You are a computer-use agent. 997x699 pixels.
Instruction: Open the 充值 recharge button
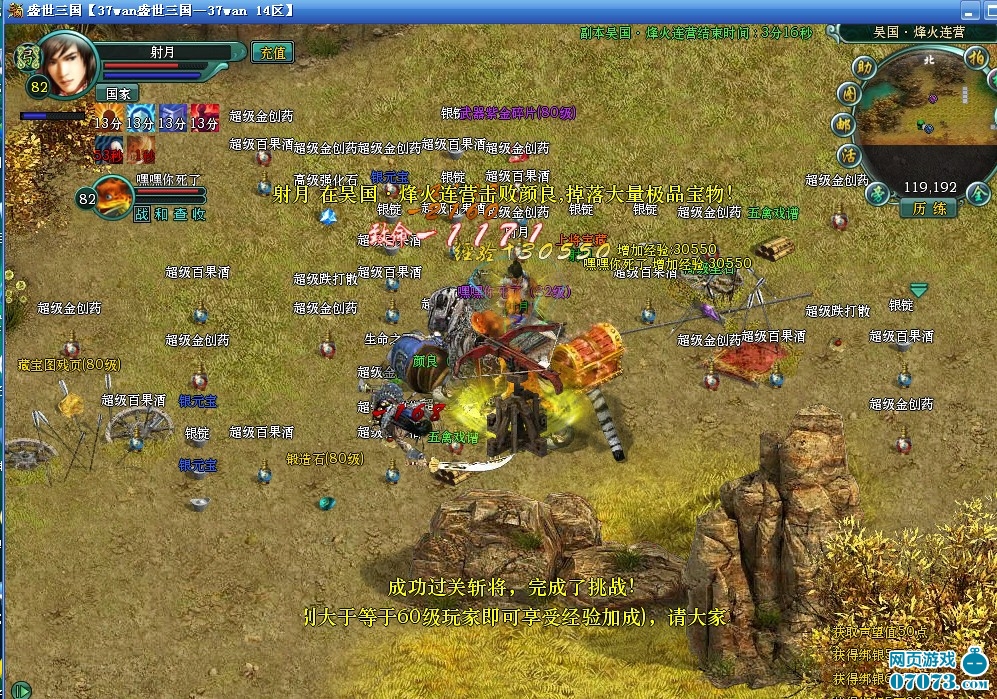(x=270, y=52)
